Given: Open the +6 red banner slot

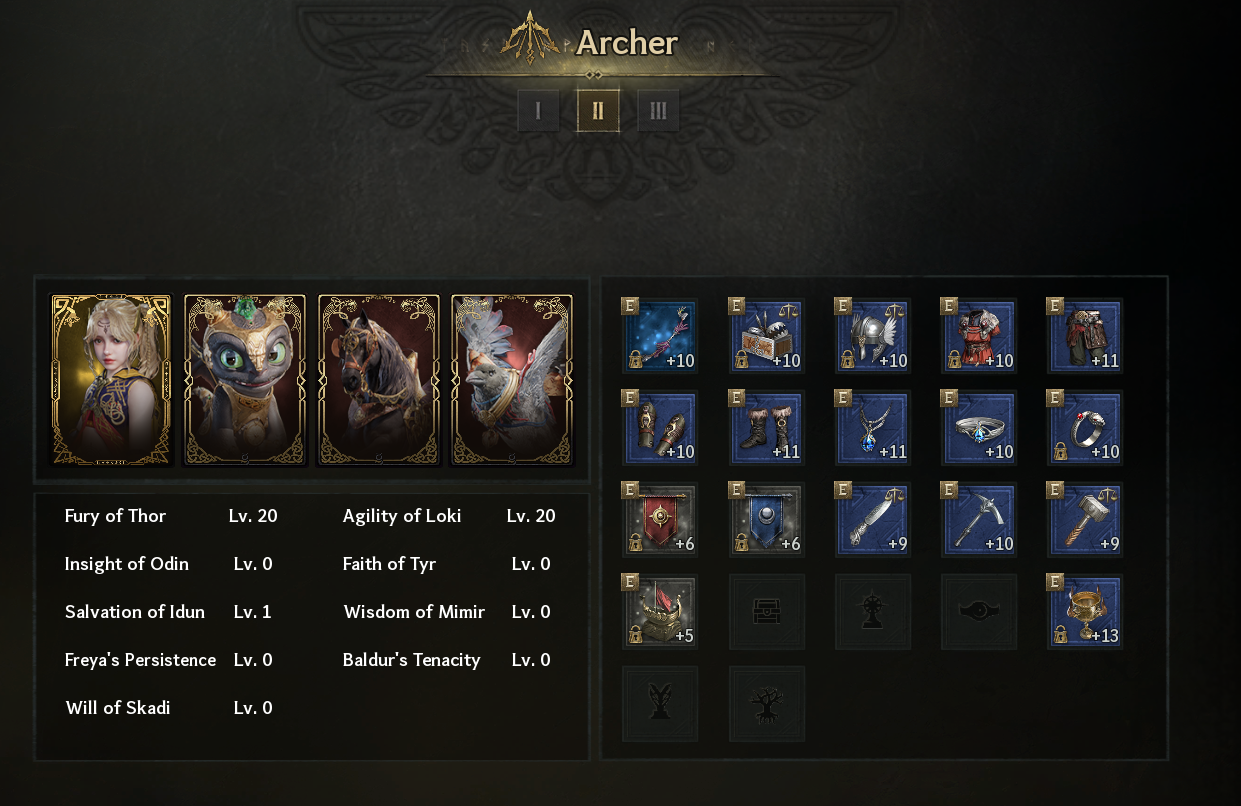Looking at the screenshot, I should [x=660, y=520].
